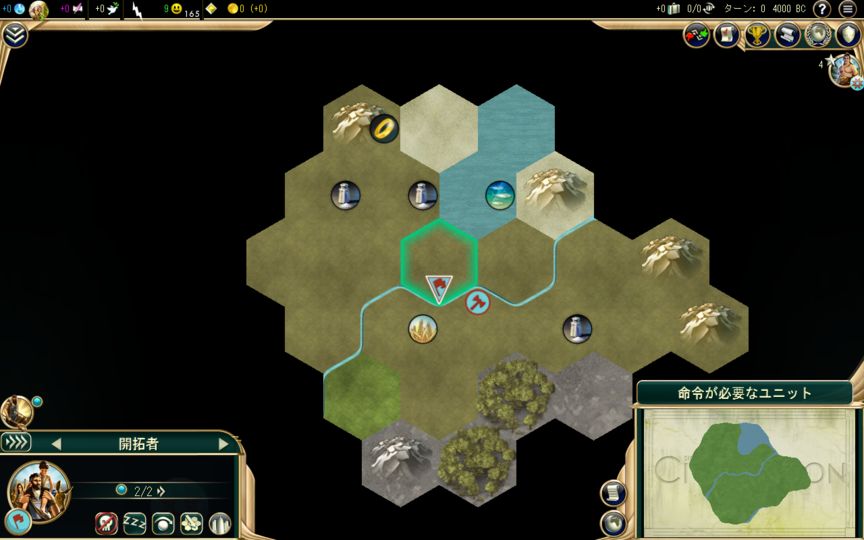The image size is (864, 540).
Task: Open the shield icon panel
Action: 848,36
